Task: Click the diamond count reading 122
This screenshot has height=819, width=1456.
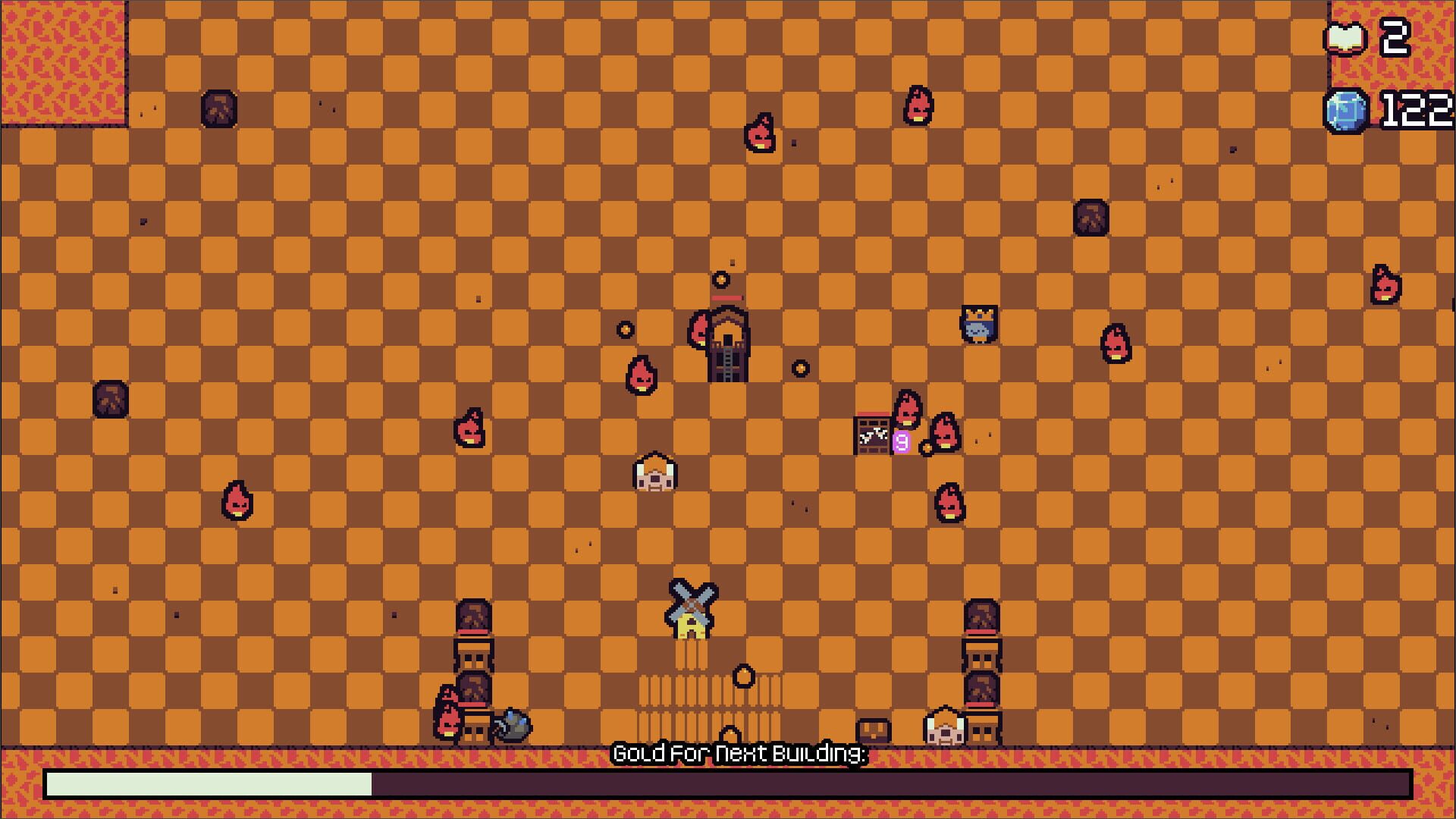Action: (1418, 110)
